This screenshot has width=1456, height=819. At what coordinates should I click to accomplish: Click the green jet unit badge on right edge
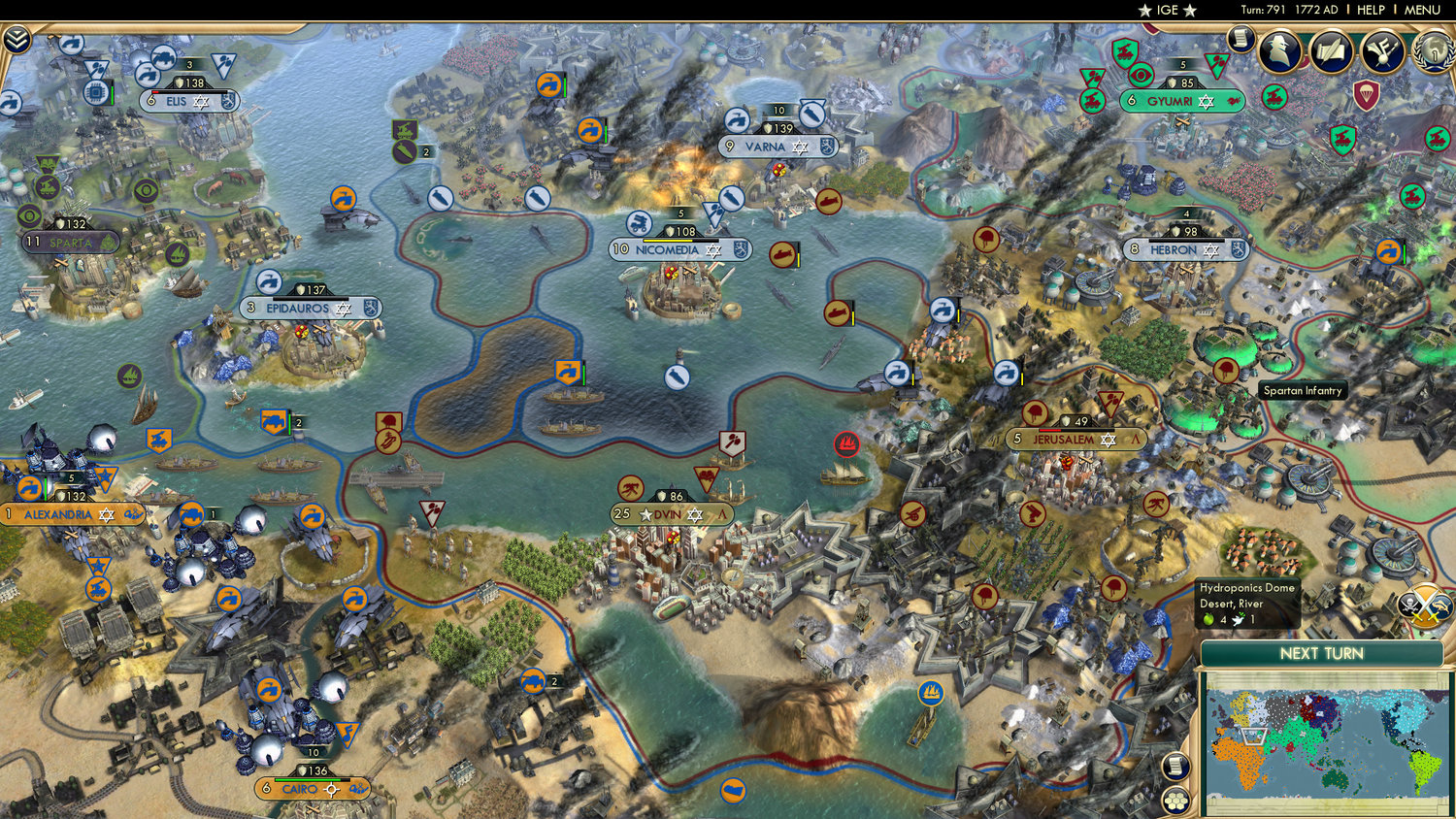coord(1438,137)
